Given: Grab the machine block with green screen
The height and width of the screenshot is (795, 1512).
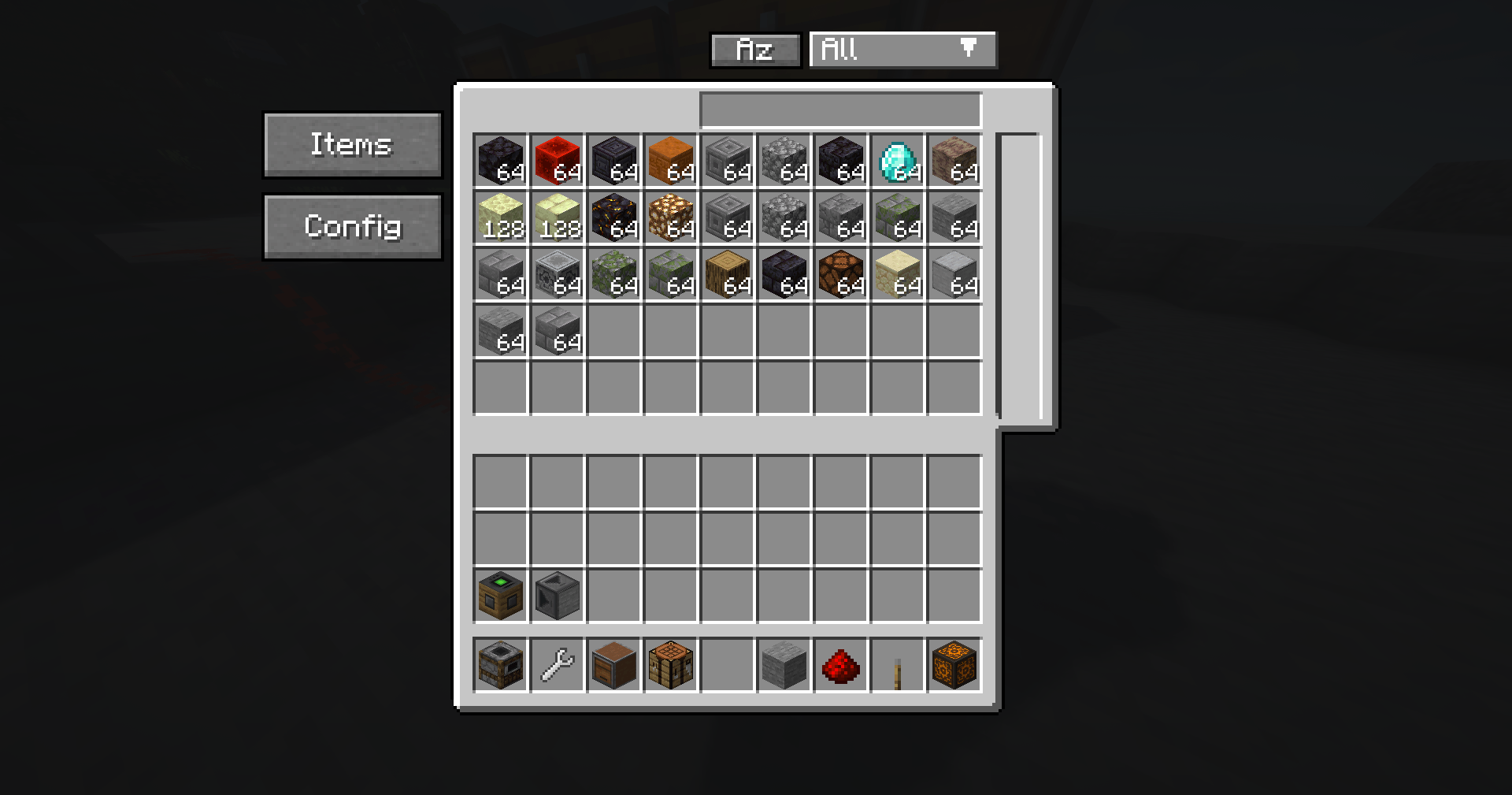Looking at the screenshot, I should (x=501, y=595).
